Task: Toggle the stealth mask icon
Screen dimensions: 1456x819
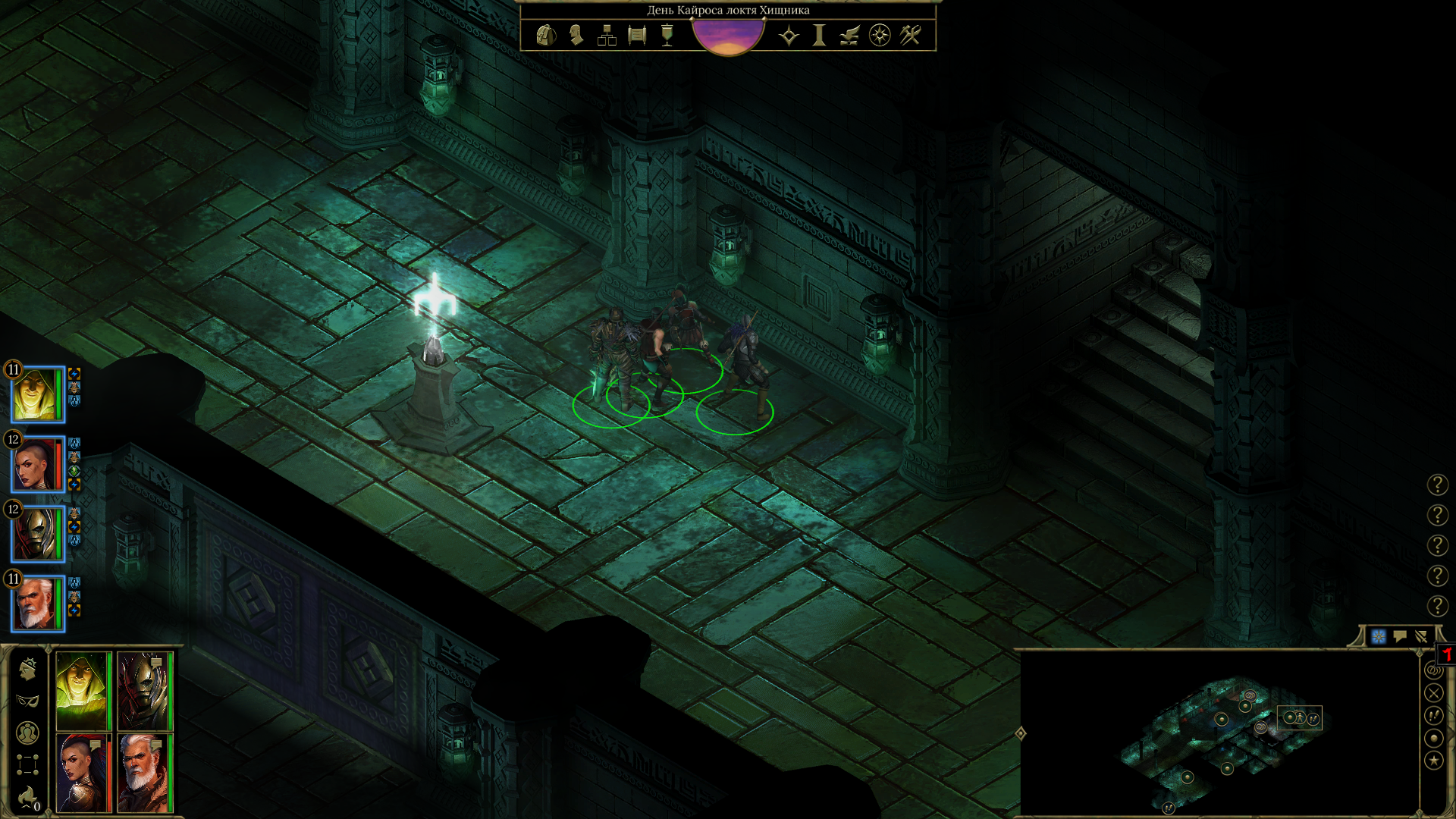Action: pos(27,701)
